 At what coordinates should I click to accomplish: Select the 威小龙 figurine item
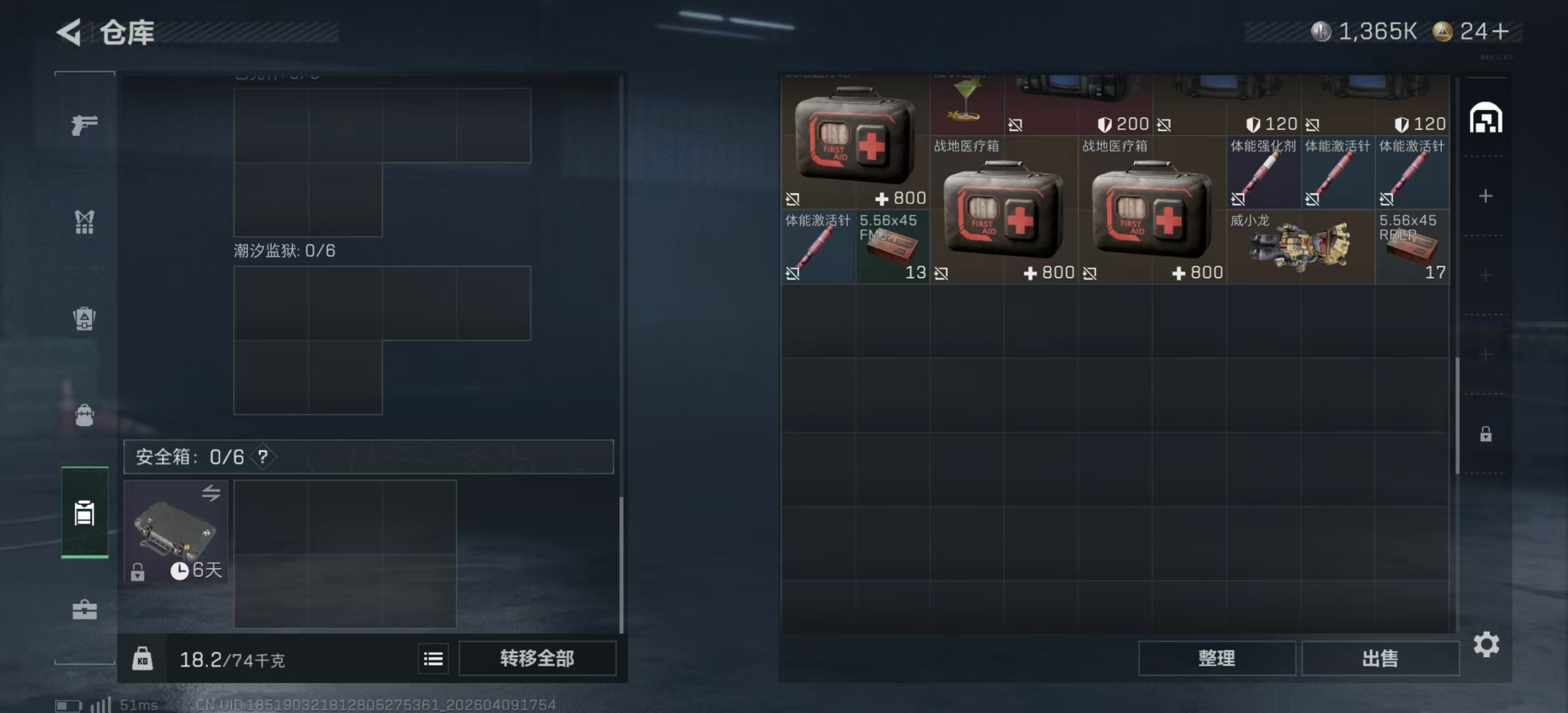(1300, 247)
